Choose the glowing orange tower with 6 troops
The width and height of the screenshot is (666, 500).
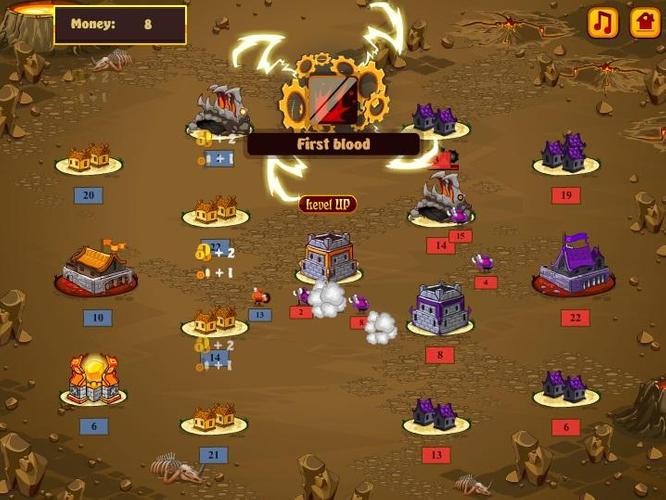(x=93, y=380)
